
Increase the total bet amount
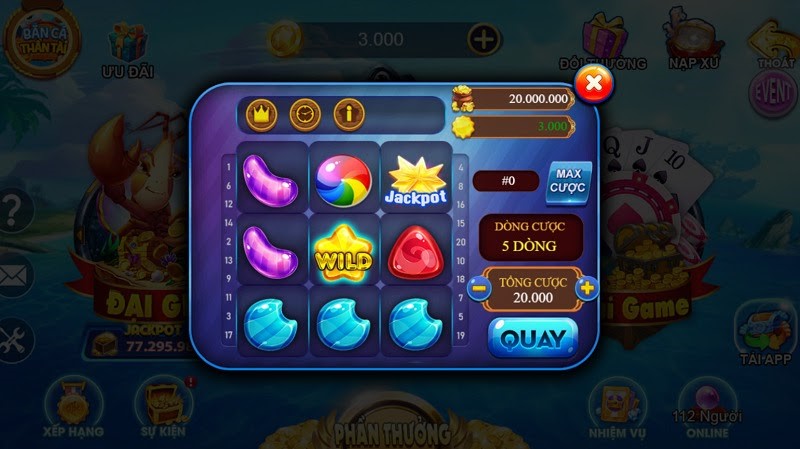[x=587, y=288]
